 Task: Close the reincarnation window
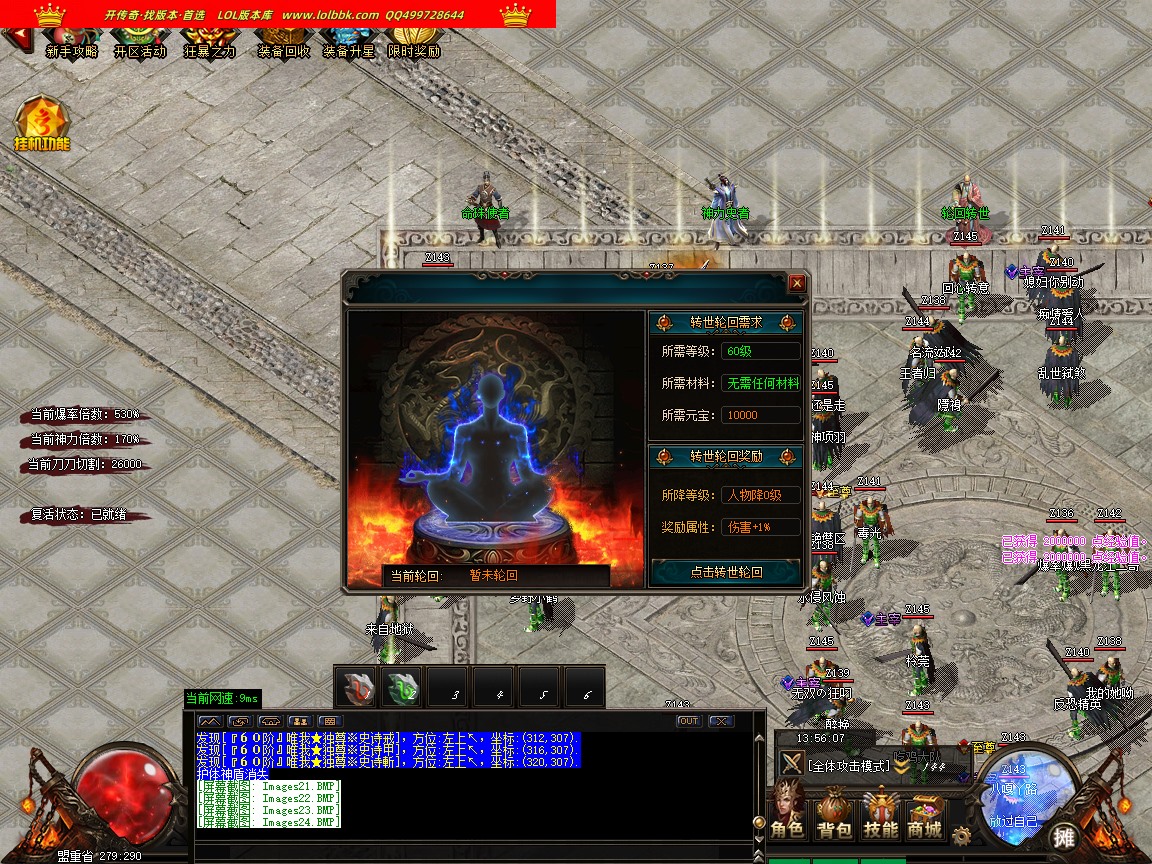[797, 283]
